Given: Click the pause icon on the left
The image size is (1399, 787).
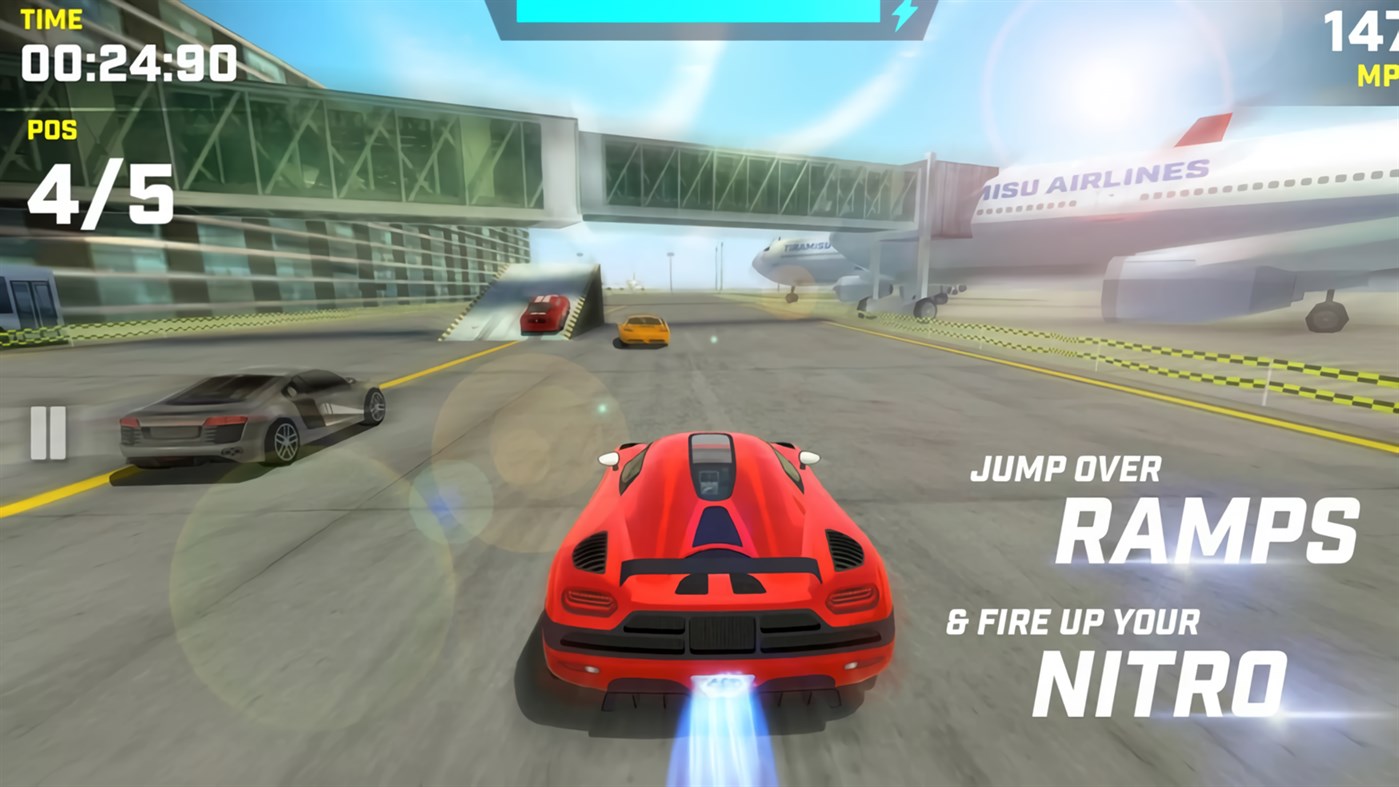Looking at the screenshot, I should click(47, 431).
